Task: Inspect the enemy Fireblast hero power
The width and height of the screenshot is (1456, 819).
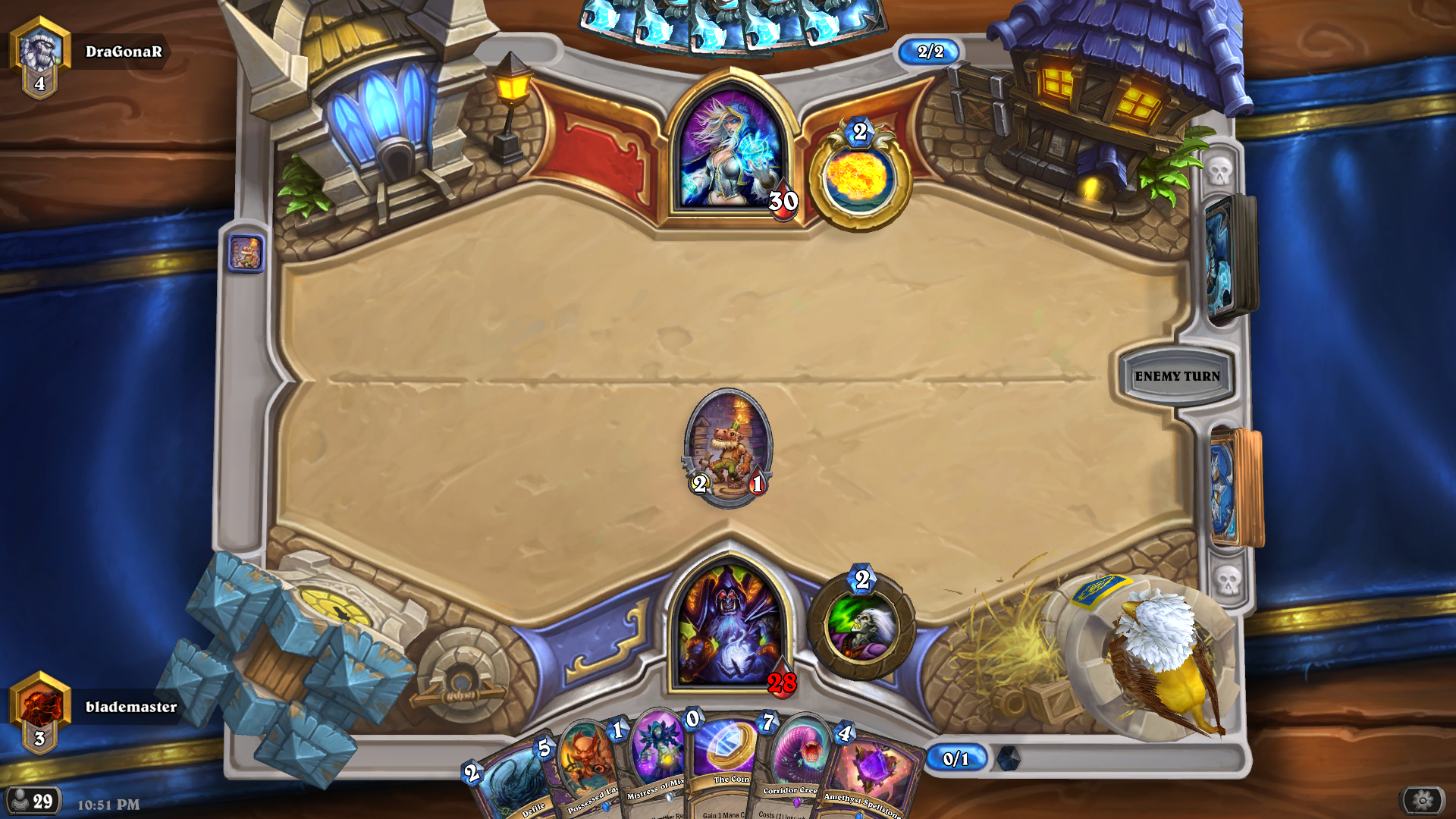Action: click(x=859, y=179)
